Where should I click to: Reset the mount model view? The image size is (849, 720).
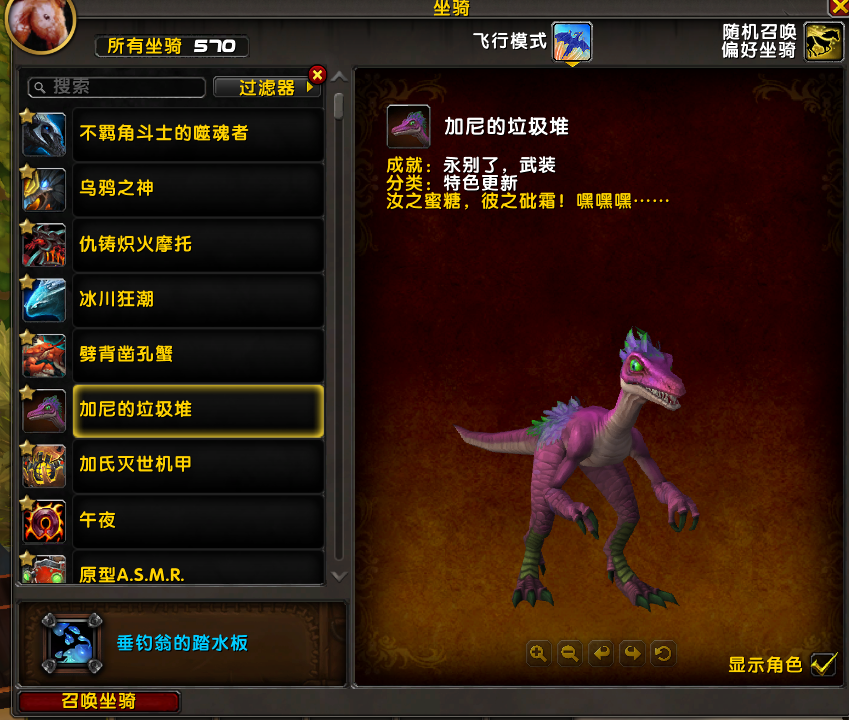(x=662, y=654)
